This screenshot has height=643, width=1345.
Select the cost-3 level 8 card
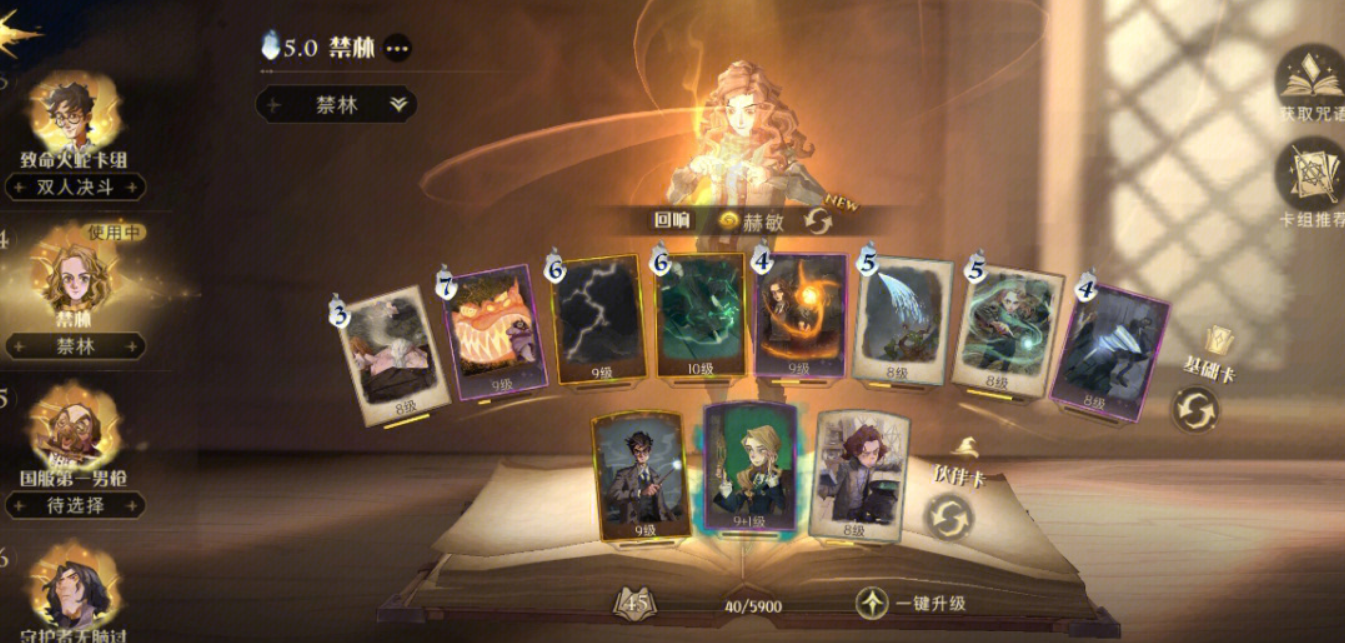tap(394, 355)
